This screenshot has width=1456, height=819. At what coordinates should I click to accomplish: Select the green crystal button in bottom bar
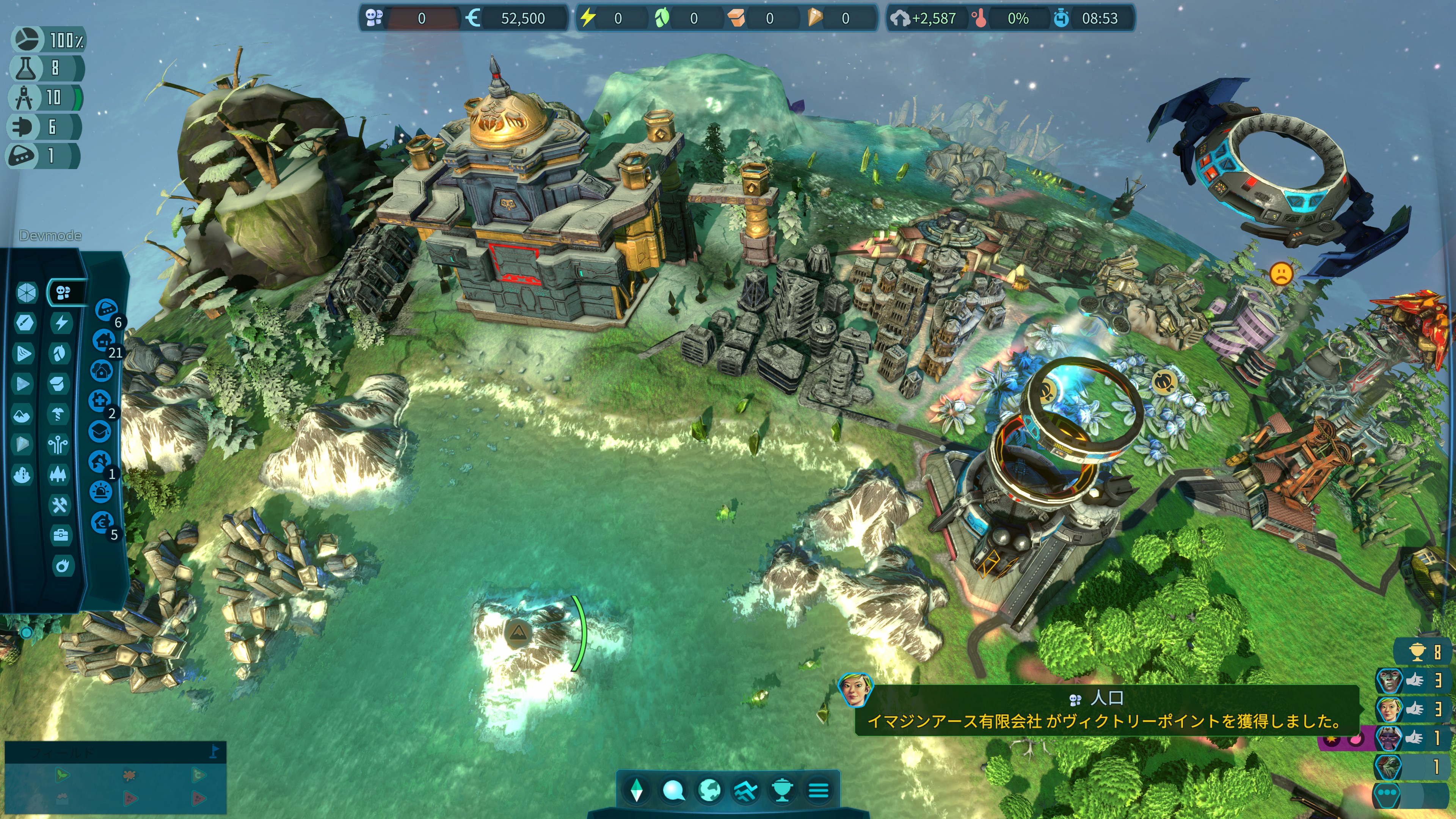(637, 789)
